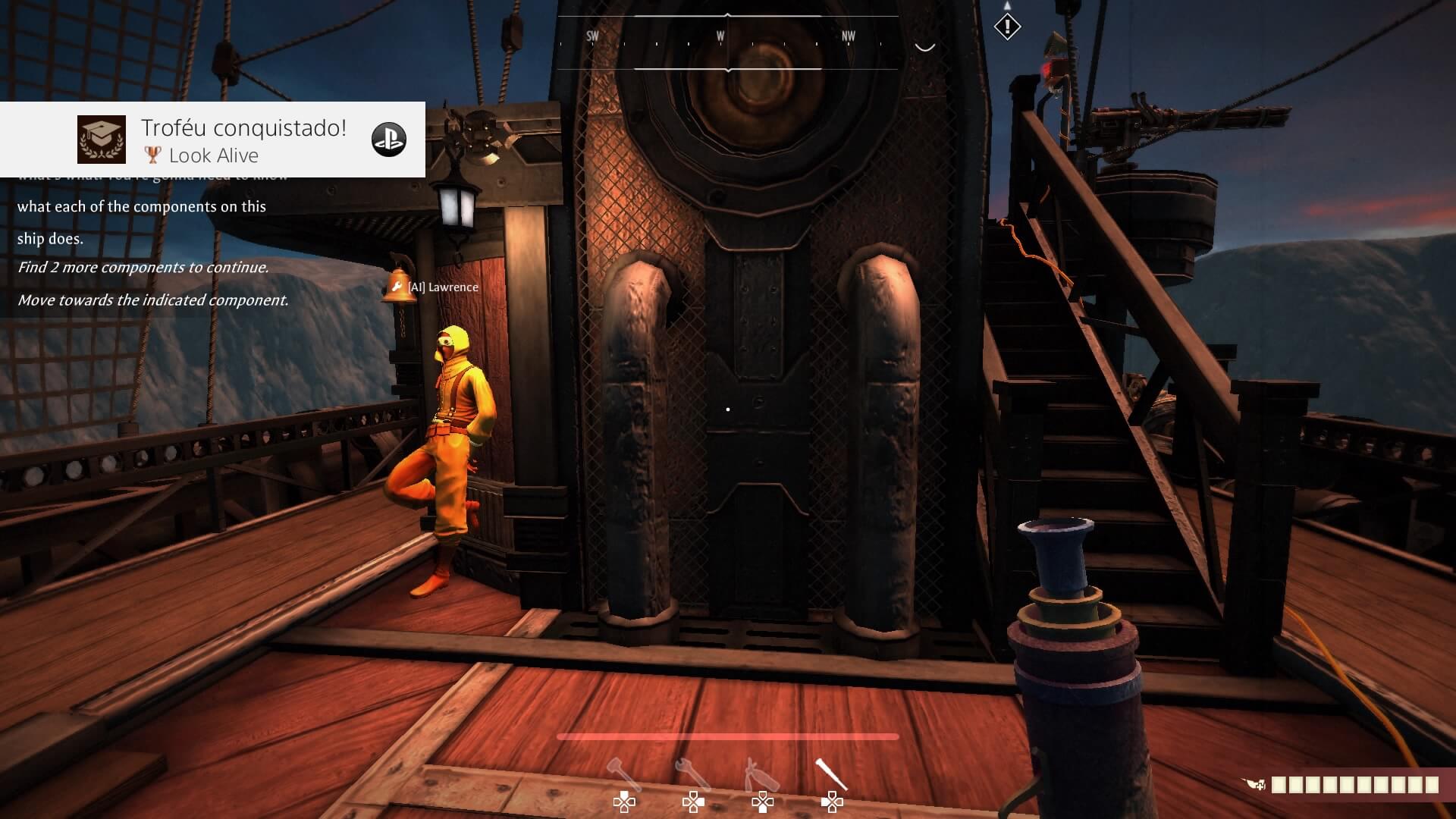The height and width of the screenshot is (819, 1456).
Task: Click the PlayStation logo on the notification
Action: tap(388, 140)
